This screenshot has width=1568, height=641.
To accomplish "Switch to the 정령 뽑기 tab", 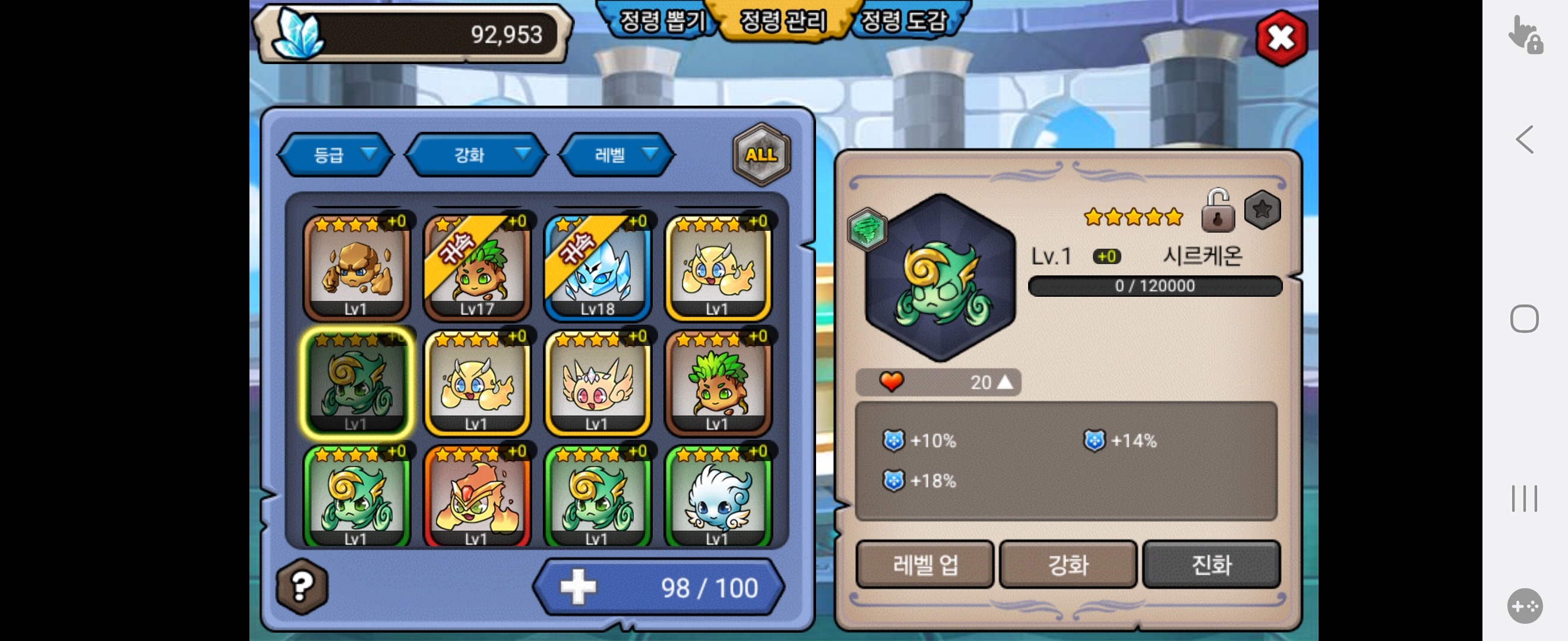I will [661, 22].
